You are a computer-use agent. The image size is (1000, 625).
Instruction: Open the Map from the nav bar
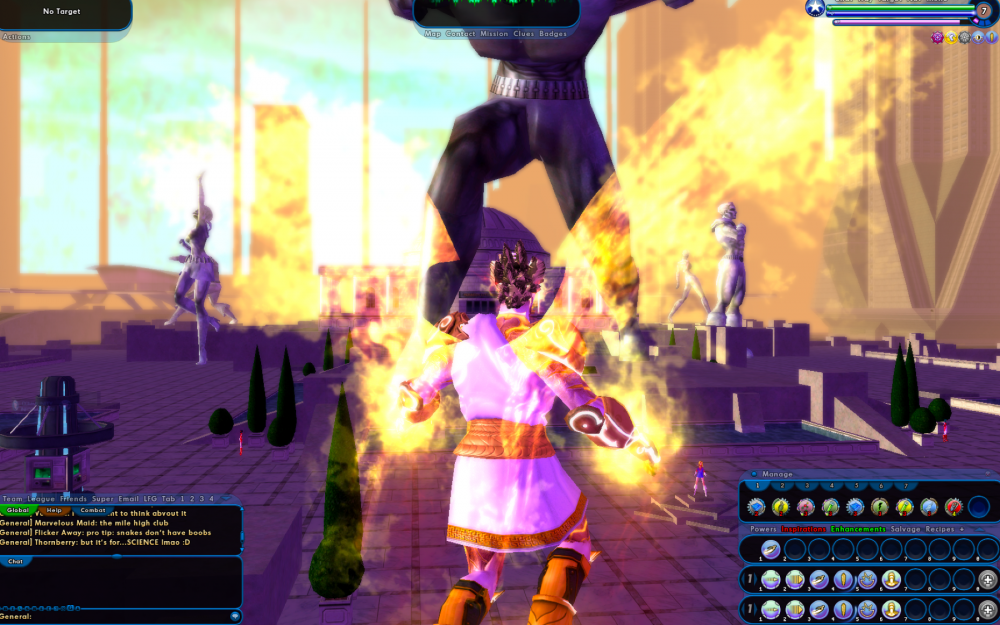[433, 34]
